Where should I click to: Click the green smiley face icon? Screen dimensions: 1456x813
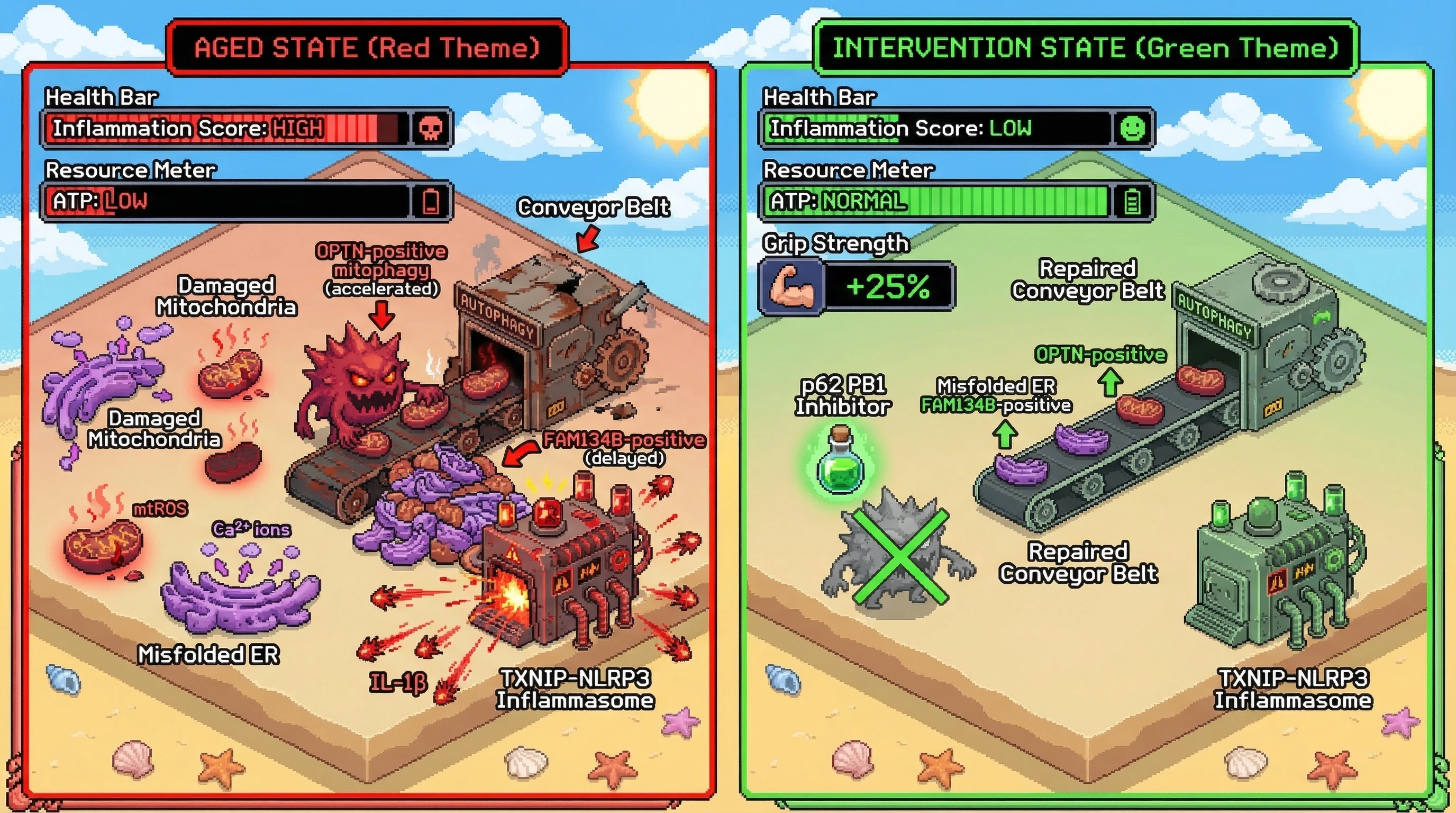pyautogui.click(x=1132, y=128)
